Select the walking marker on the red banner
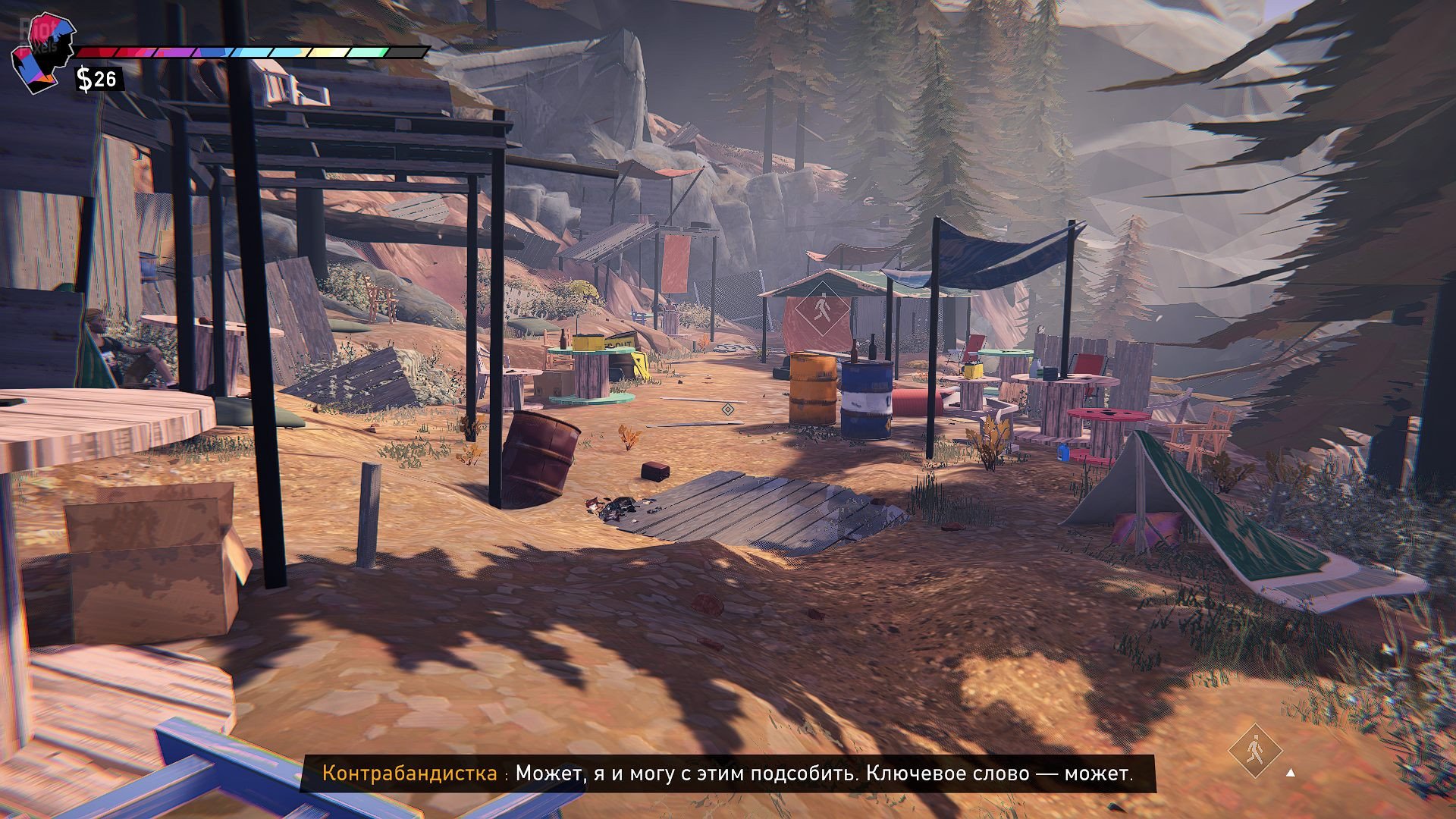1456x819 pixels. click(x=821, y=310)
